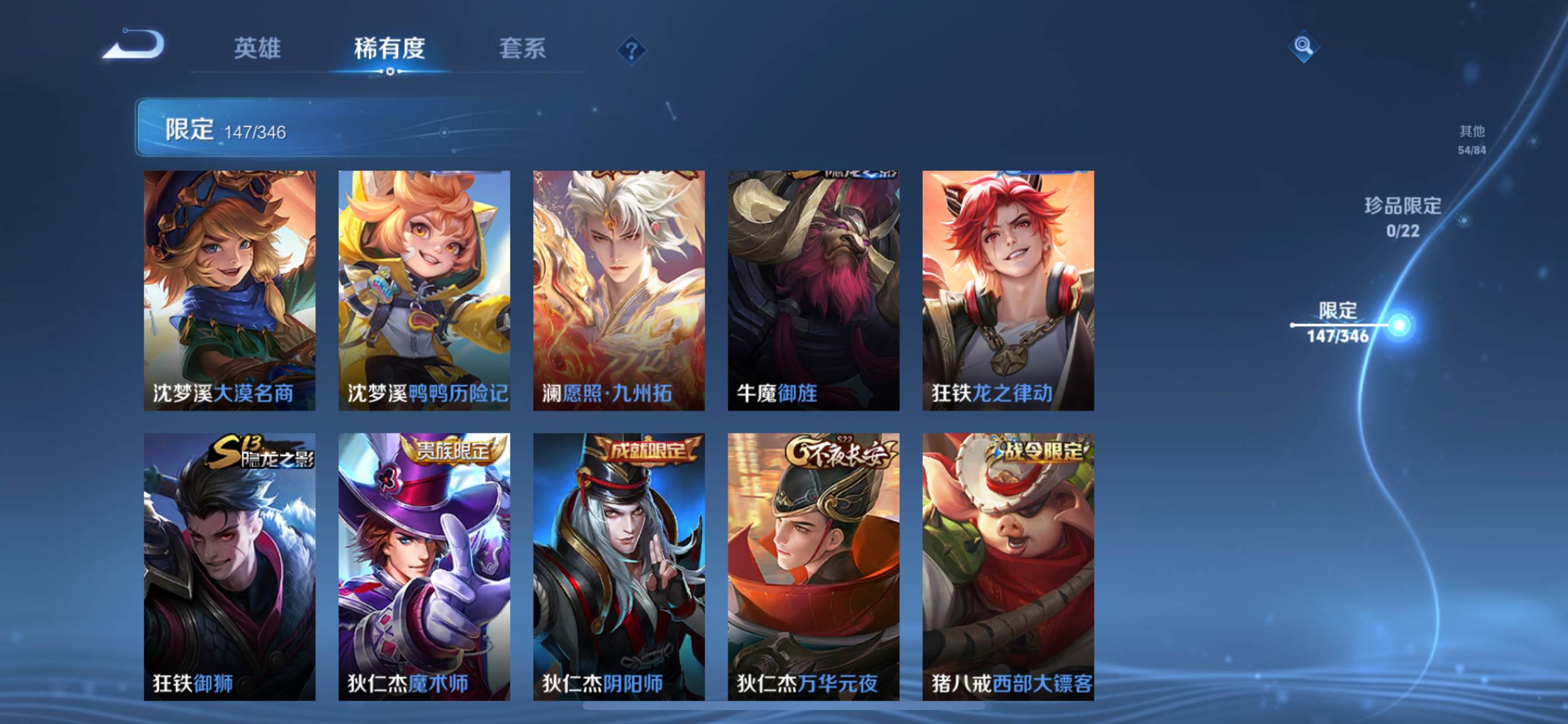View the 狄仁杰 万华元夜 skin
The height and width of the screenshot is (724, 1568).
[x=813, y=567]
